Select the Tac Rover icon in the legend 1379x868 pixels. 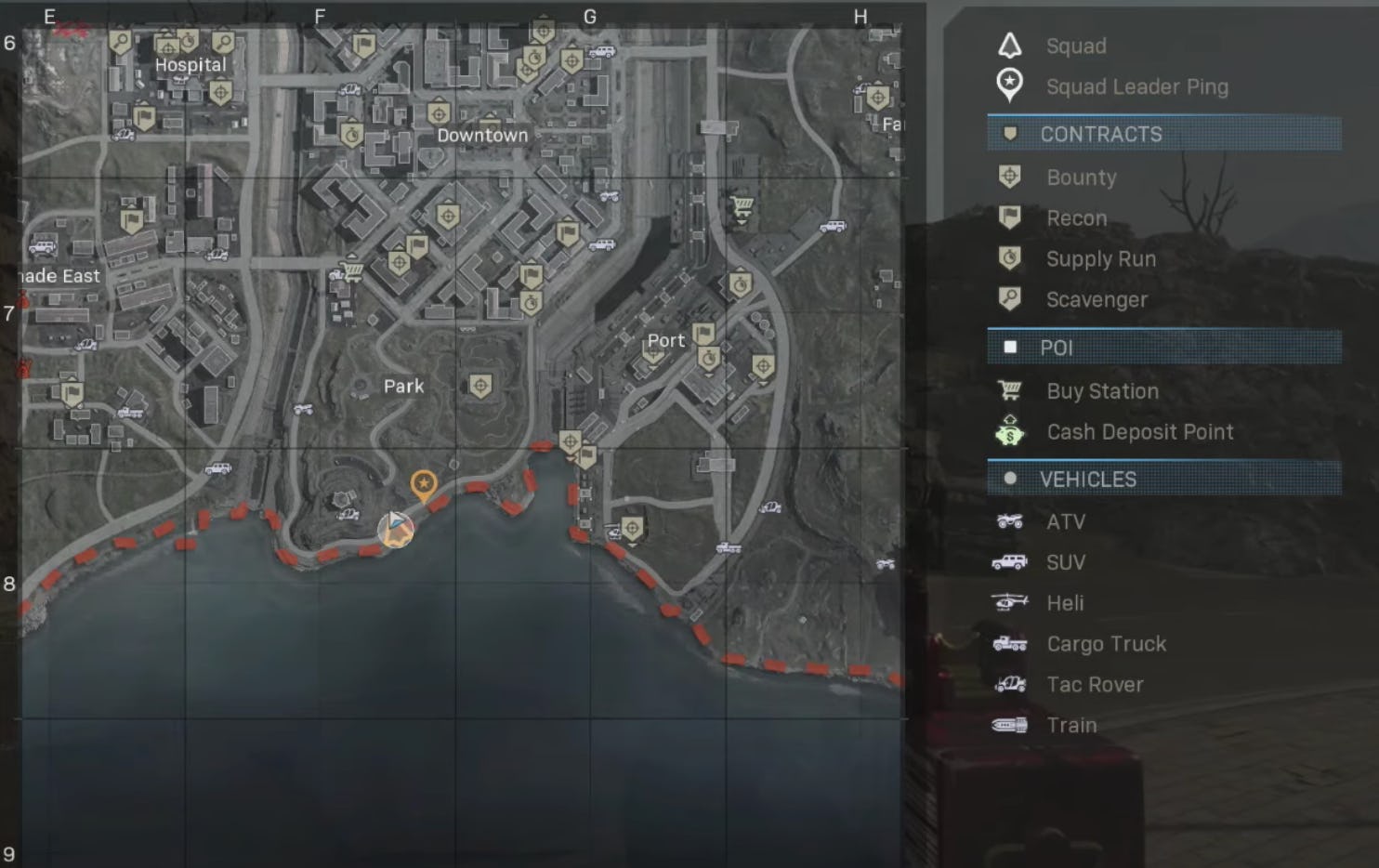coord(1010,684)
